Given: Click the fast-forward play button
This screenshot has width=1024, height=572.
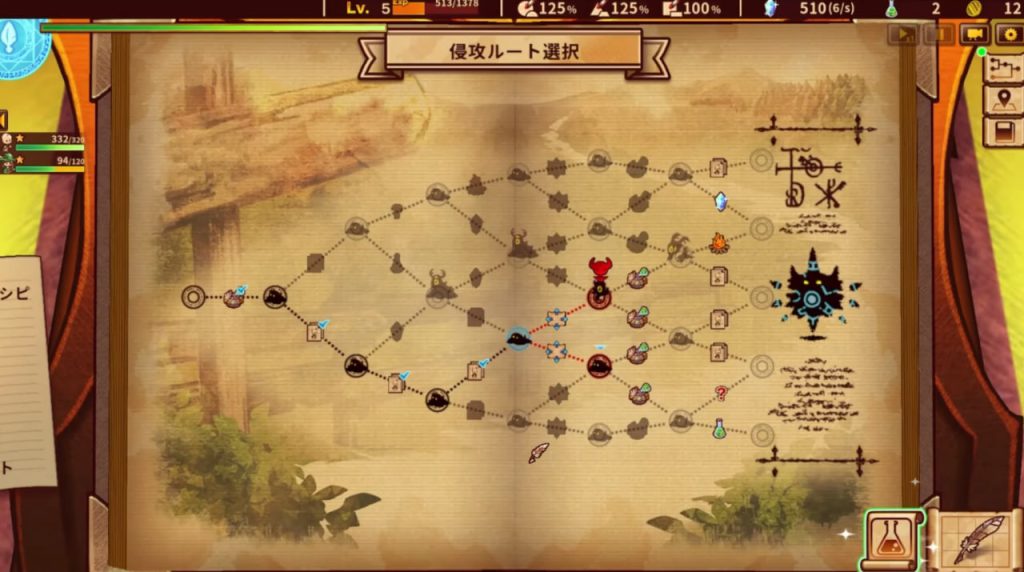Looking at the screenshot, I should click(903, 34).
